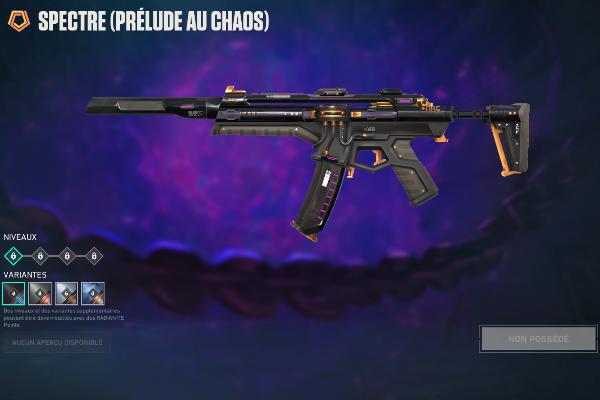Pick the grey and red variant swatch
Image resolution: width=600 pixels, height=400 pixels.
[40, 293]
